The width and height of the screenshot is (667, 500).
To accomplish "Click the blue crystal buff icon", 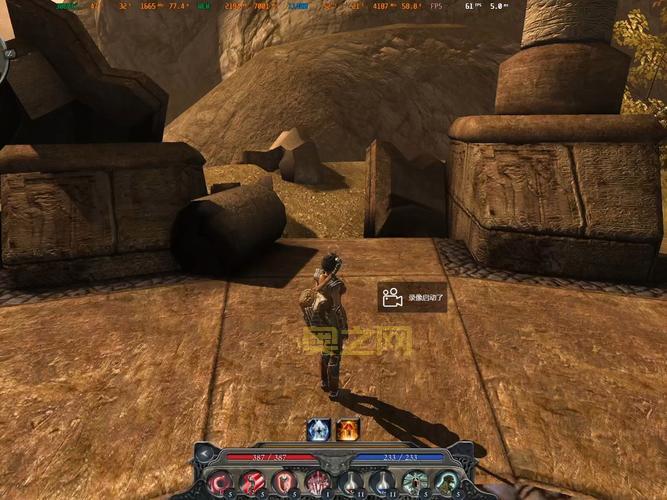I will coord(318,429).
